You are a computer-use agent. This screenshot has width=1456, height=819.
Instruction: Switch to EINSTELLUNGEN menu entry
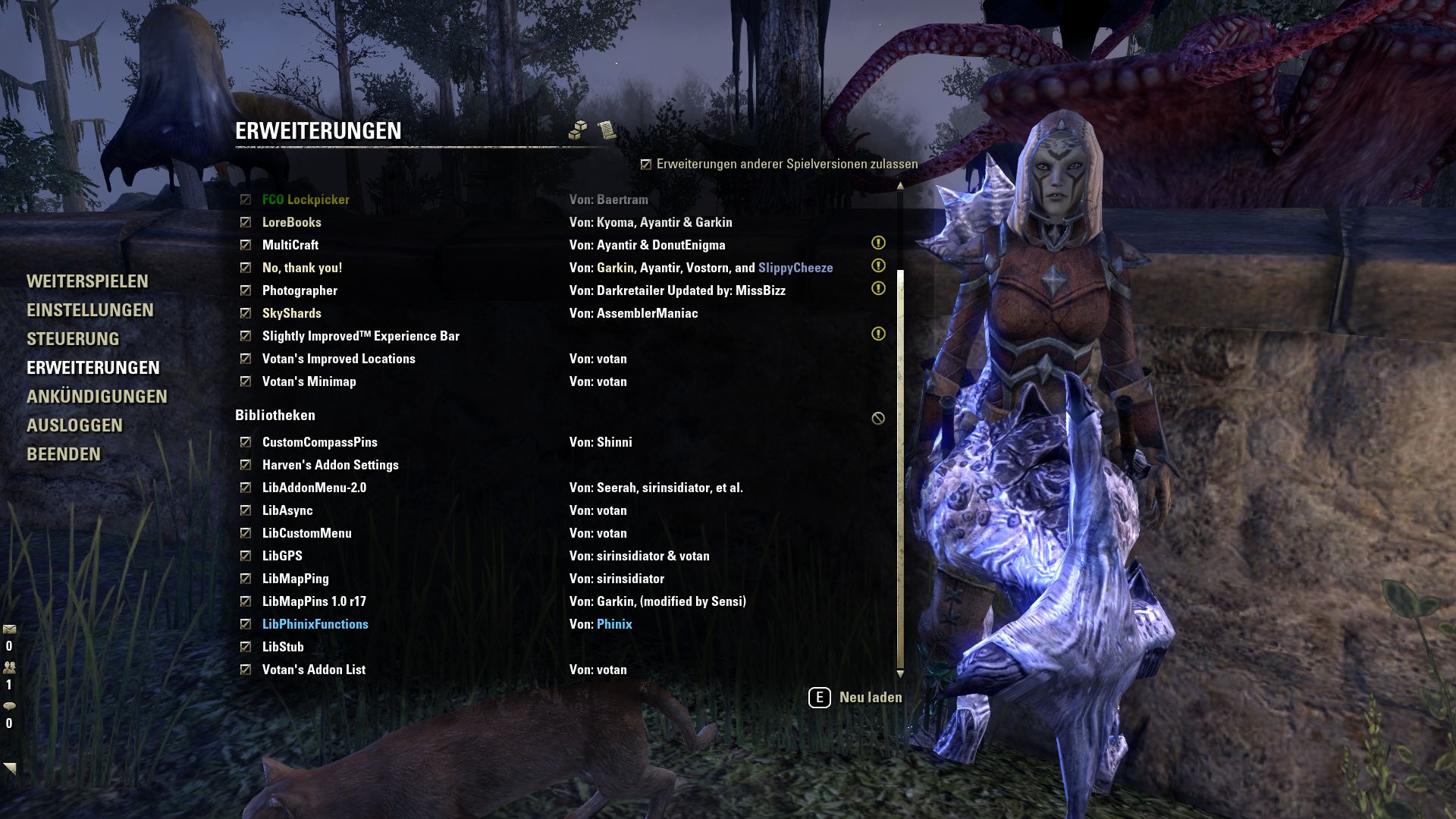click(x=91, y=310)
